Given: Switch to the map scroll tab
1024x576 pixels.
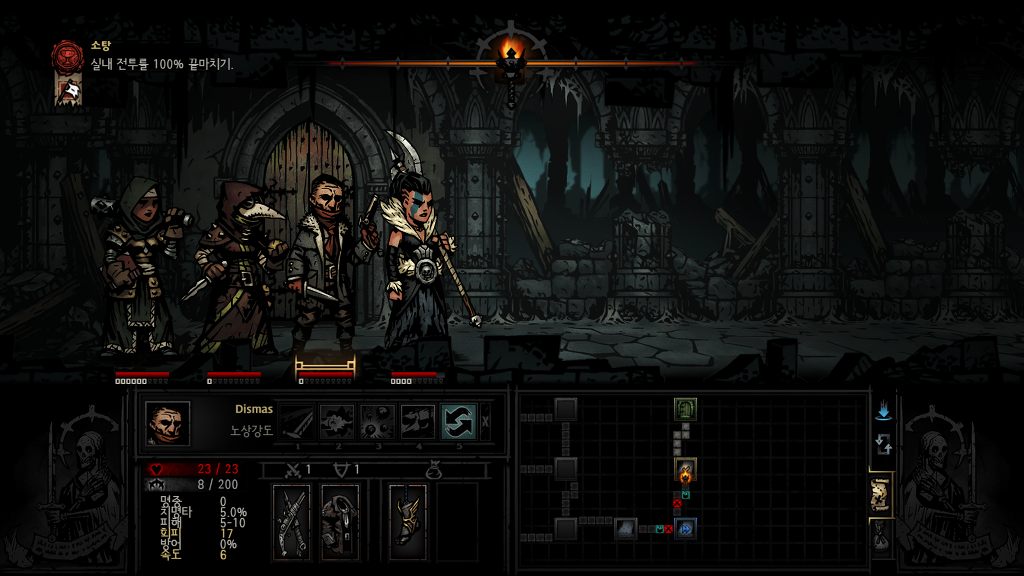Looking at the screenshot, I should [x=881, y=493].
